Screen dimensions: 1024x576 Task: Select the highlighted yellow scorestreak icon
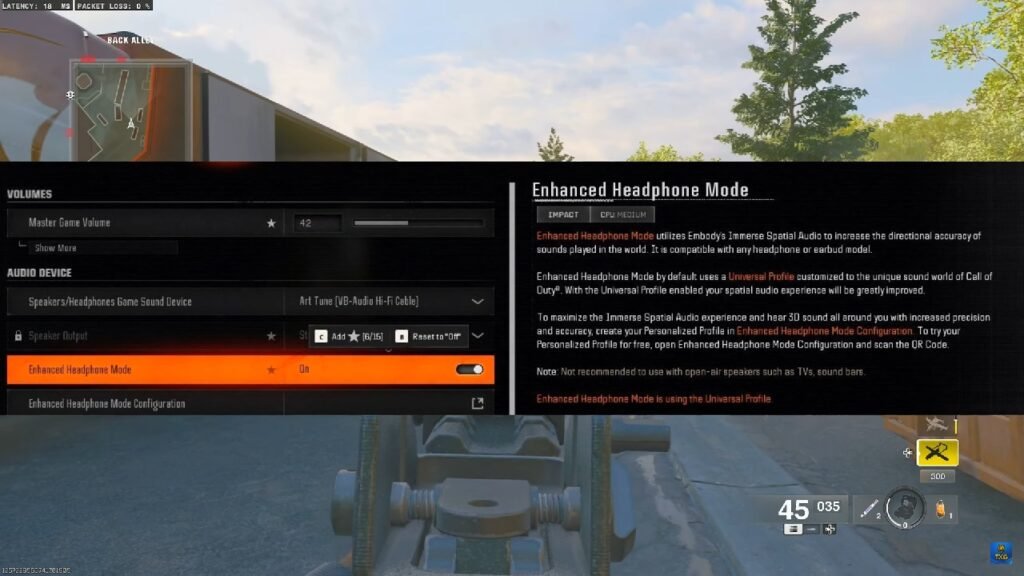pos(937,453)
